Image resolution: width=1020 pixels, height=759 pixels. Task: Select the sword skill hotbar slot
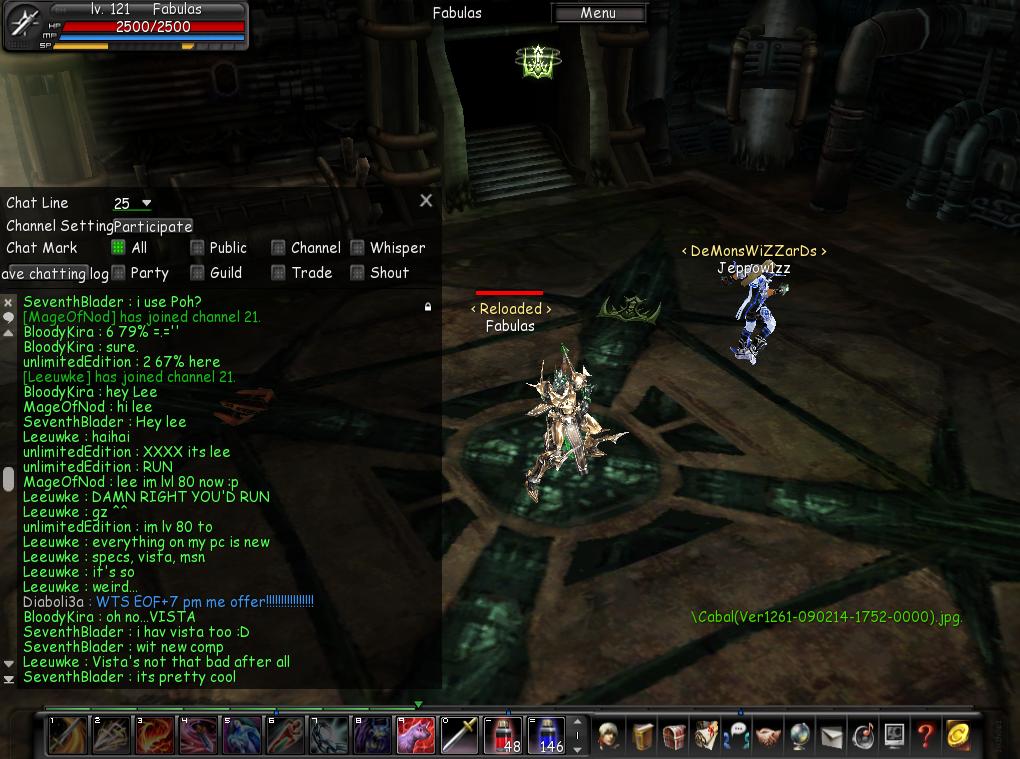(x=460, y=735)
